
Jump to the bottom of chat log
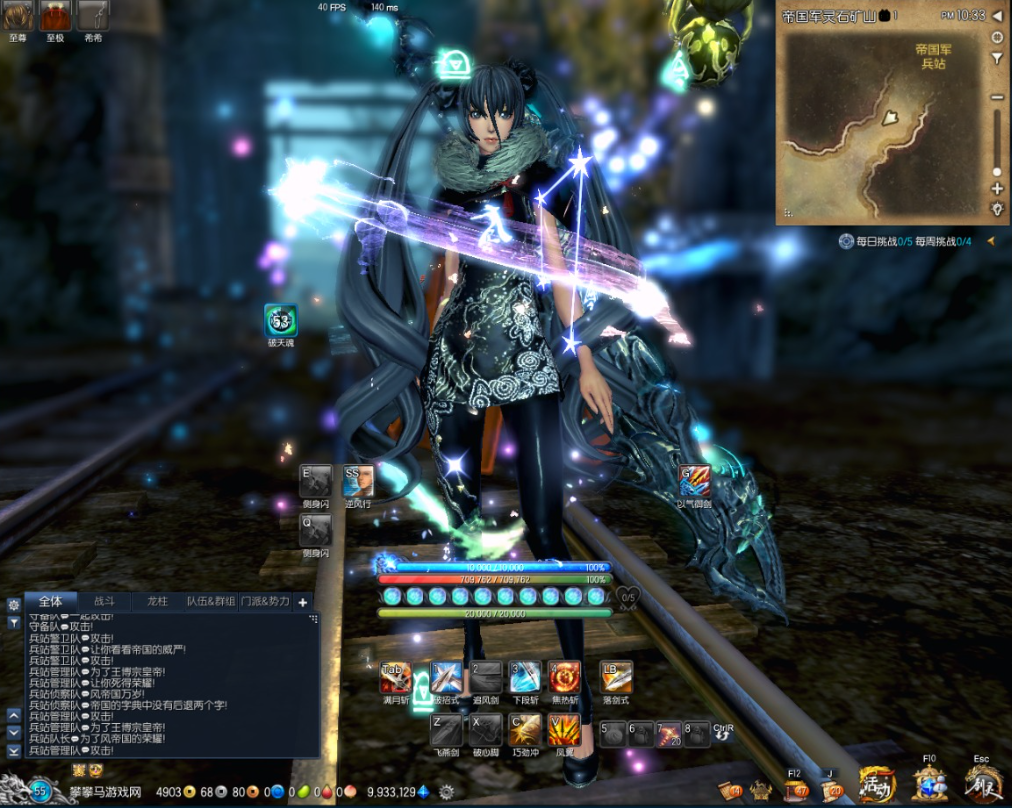coord(14,750)
